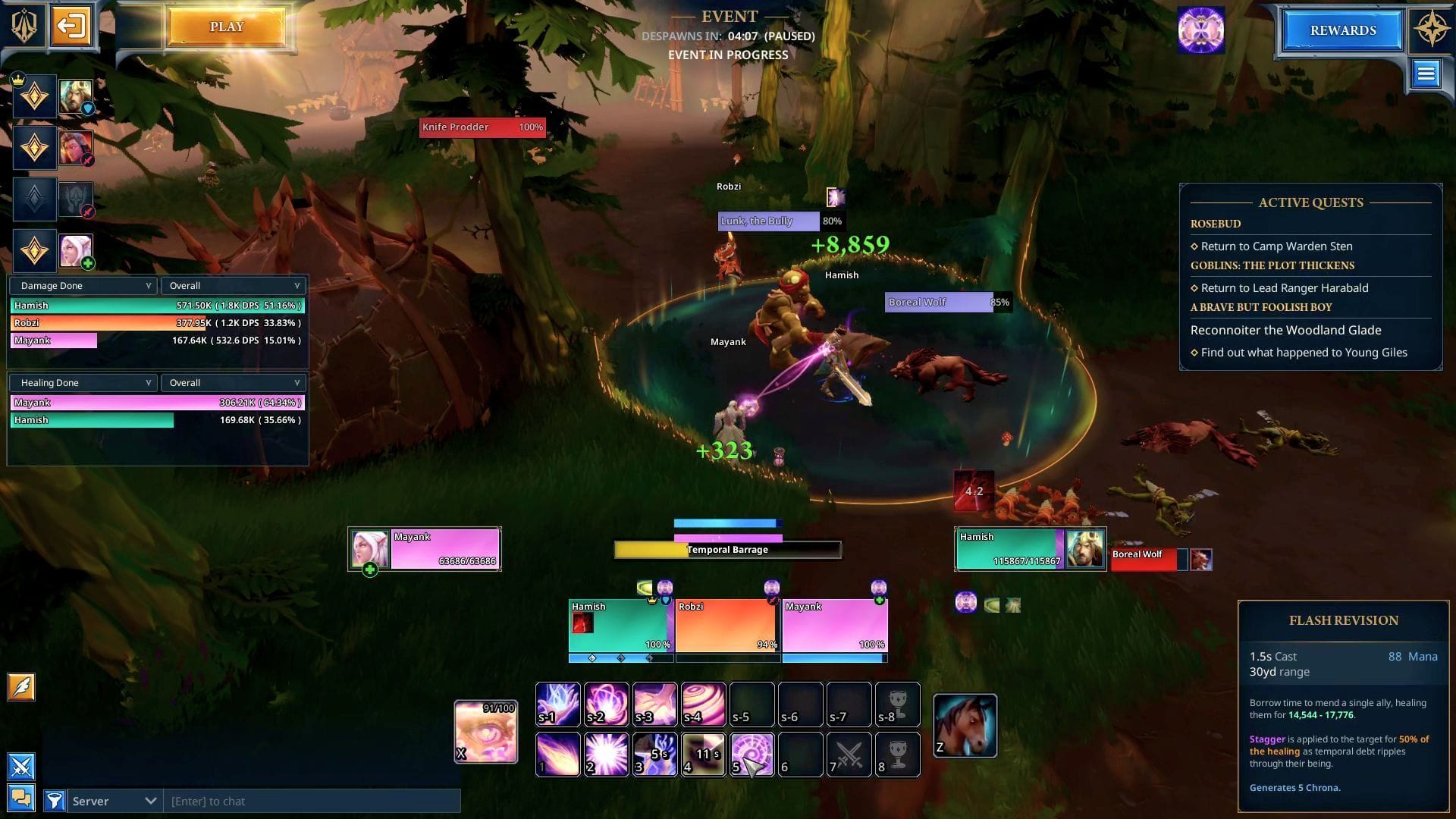Open the quill journal icon above chat
This screenshot has width=1456, height=819.
20,687
